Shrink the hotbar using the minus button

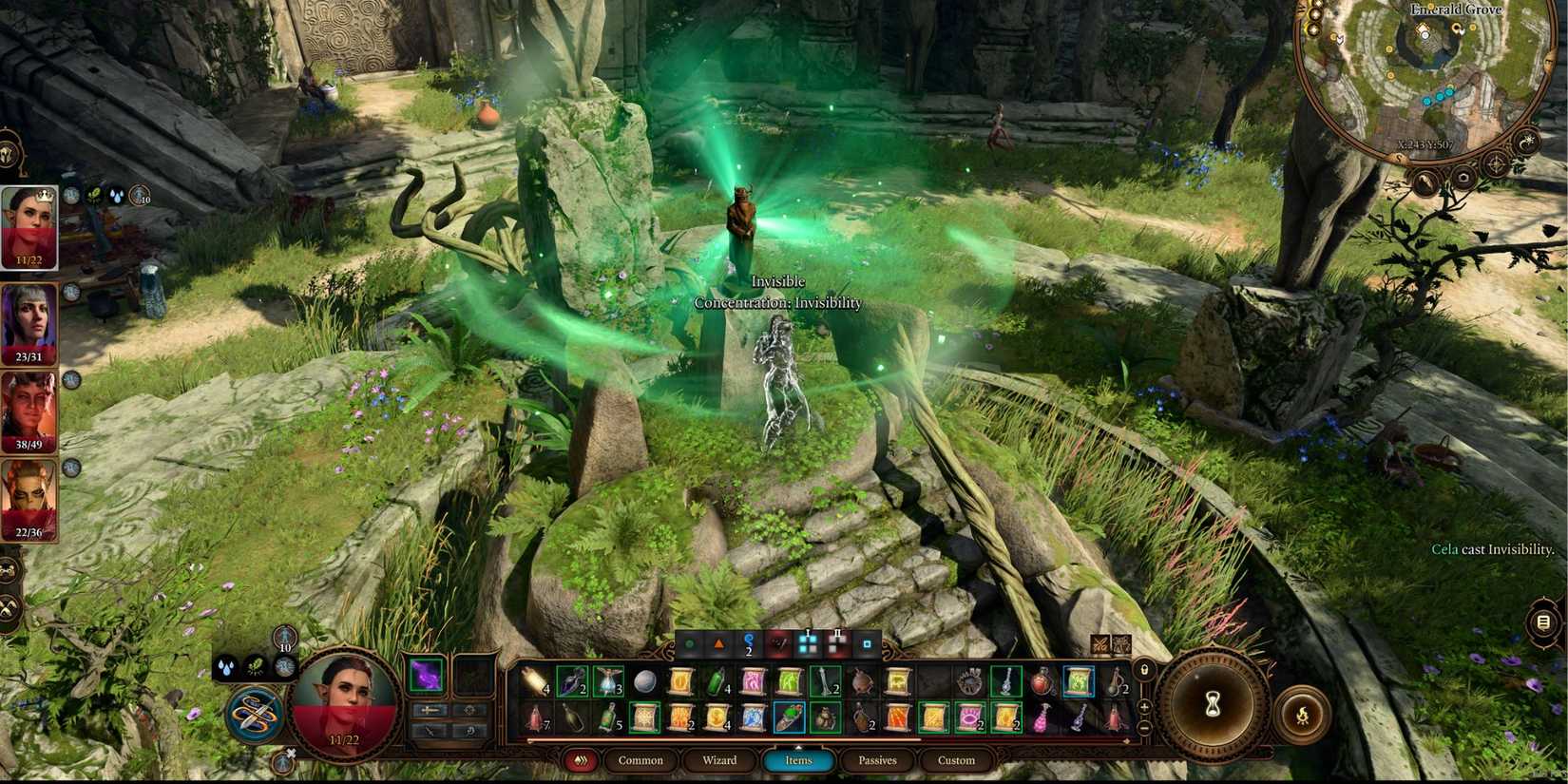point(1143,728)
